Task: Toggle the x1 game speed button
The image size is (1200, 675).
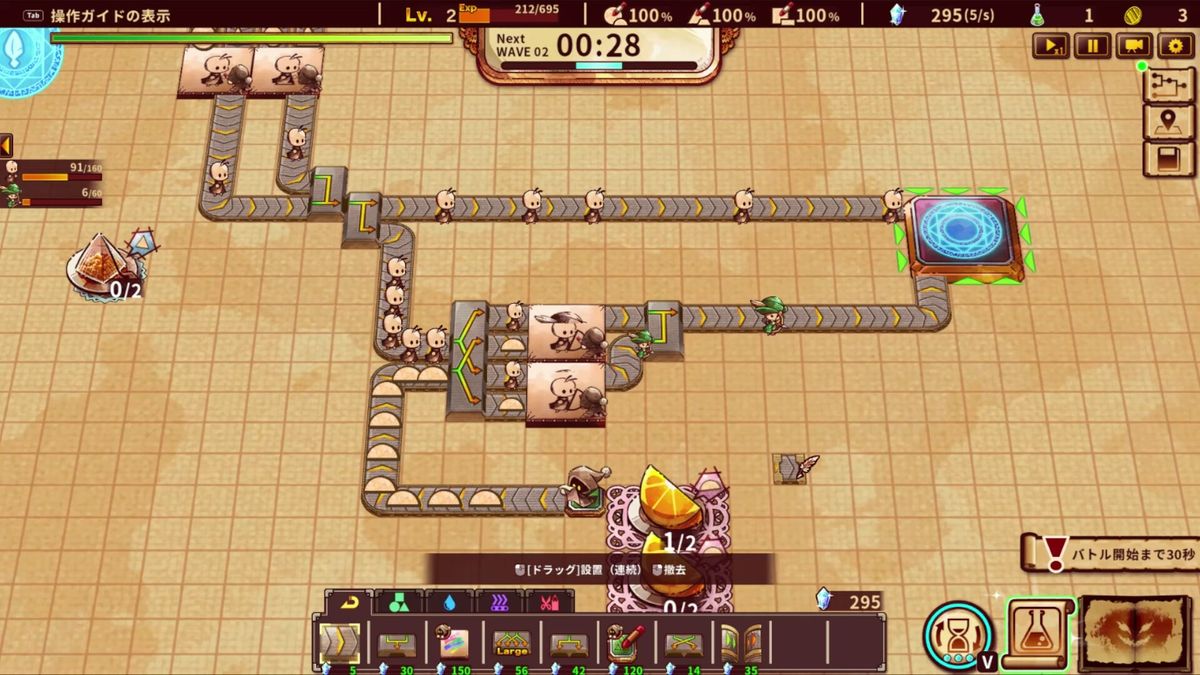Action: 1051,45
